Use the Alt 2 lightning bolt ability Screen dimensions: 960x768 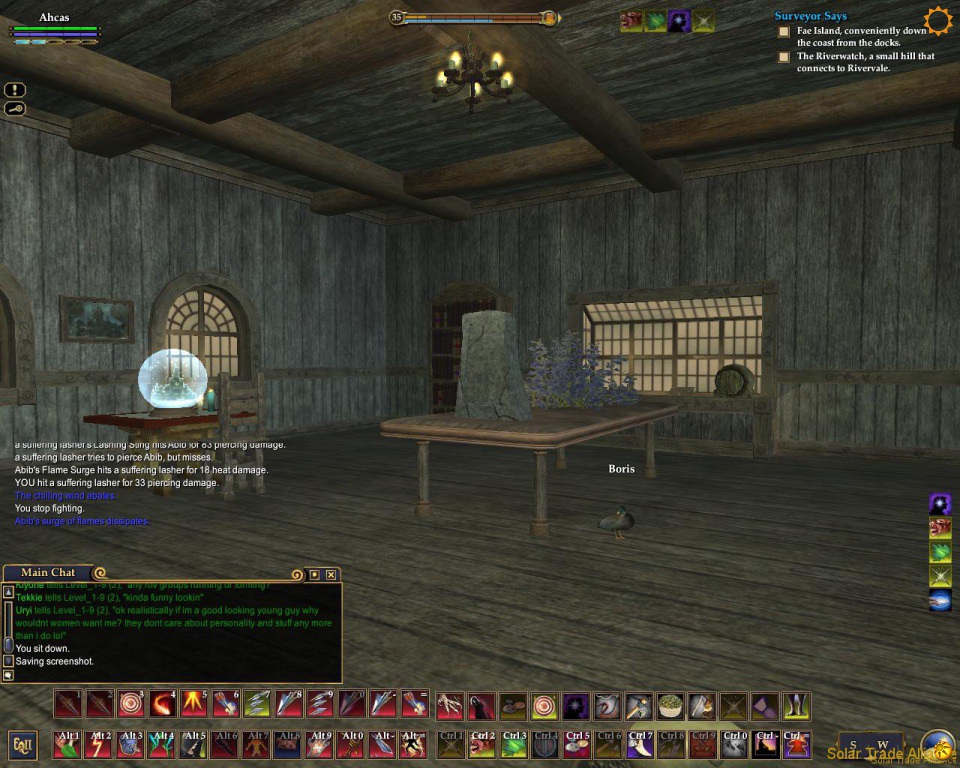(99, 744)
